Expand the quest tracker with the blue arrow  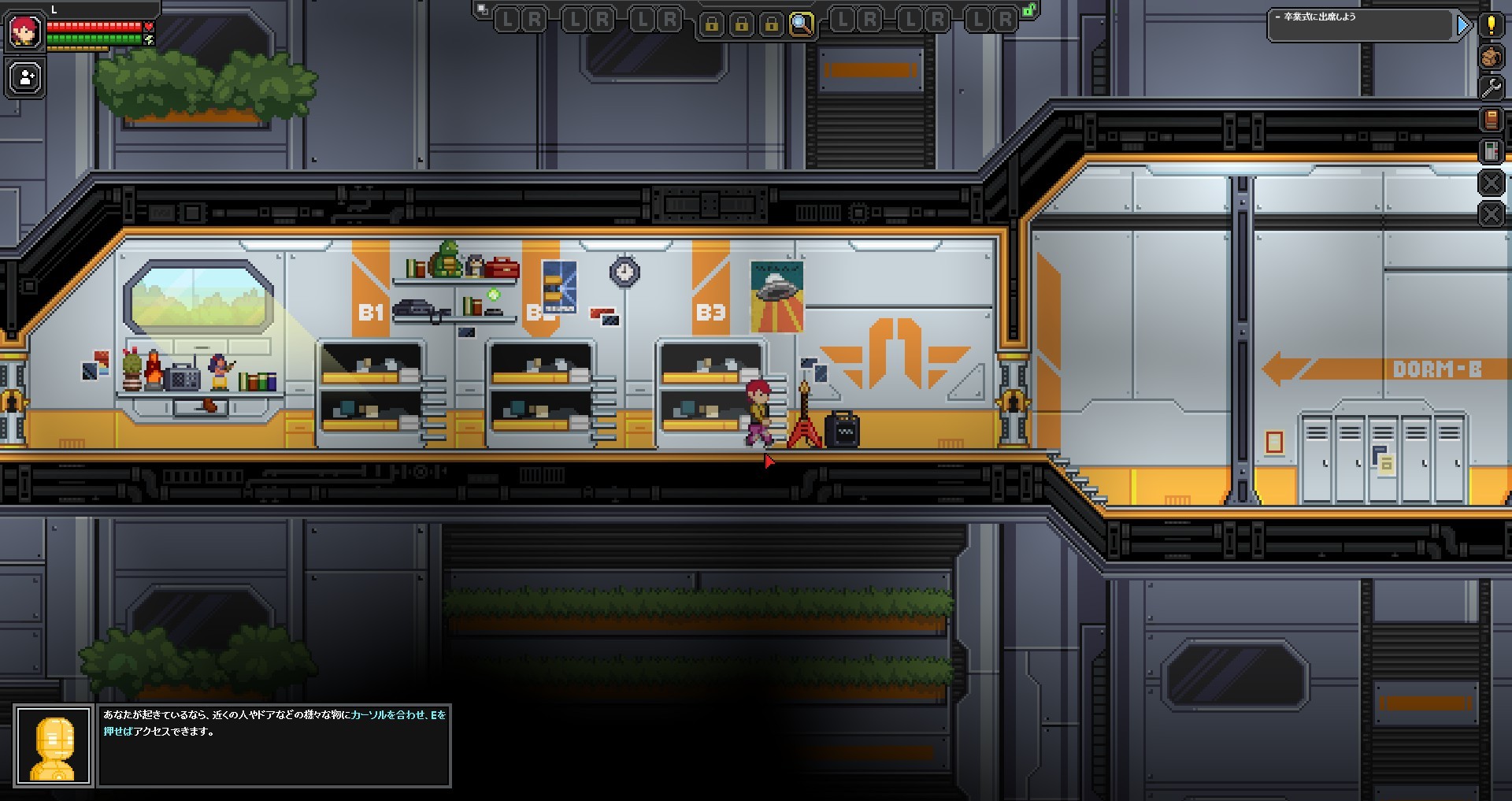(1464, 25)
